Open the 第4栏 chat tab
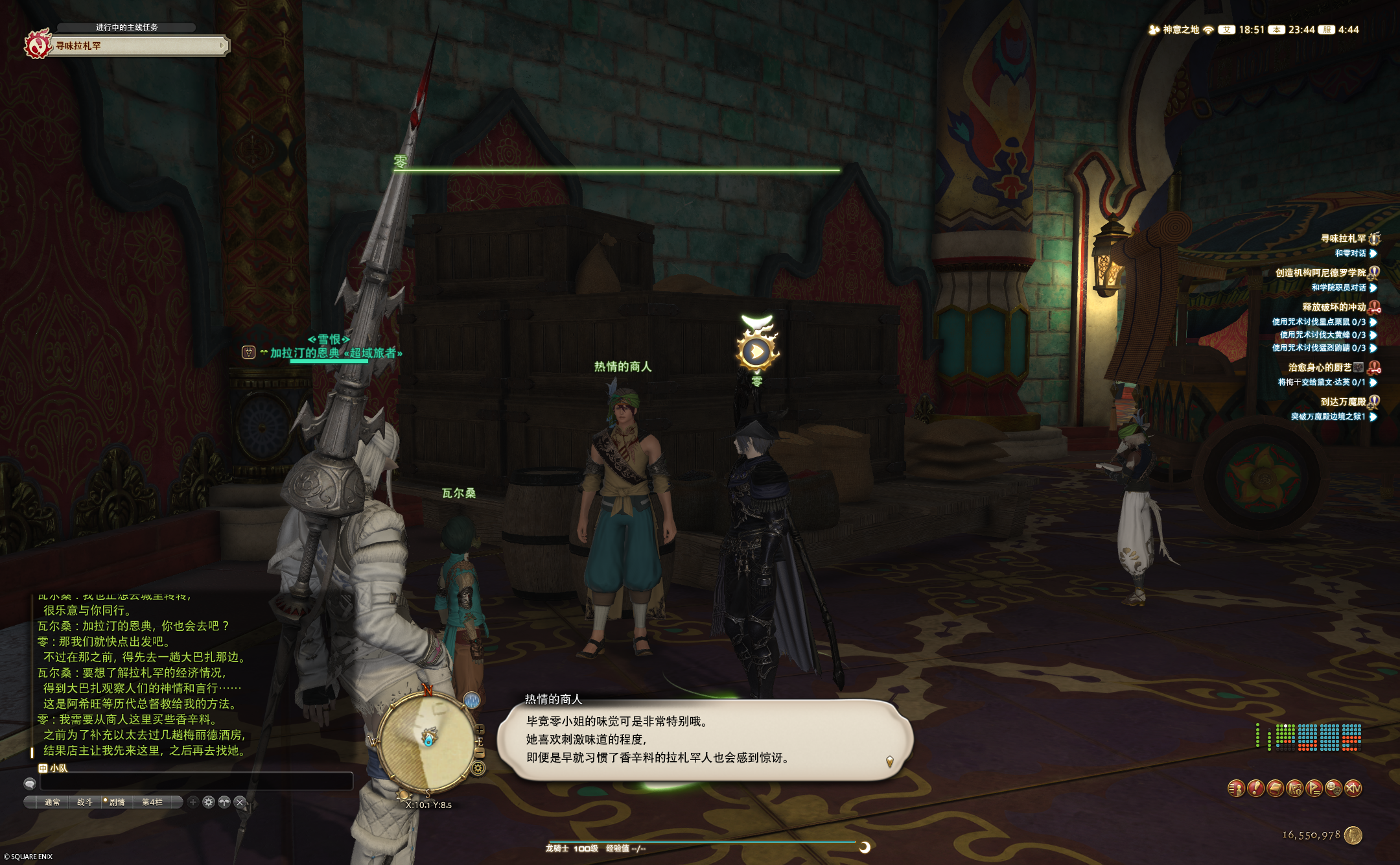Image resolution: width=1400 pixels, height=865 pixels. (152, 802)
